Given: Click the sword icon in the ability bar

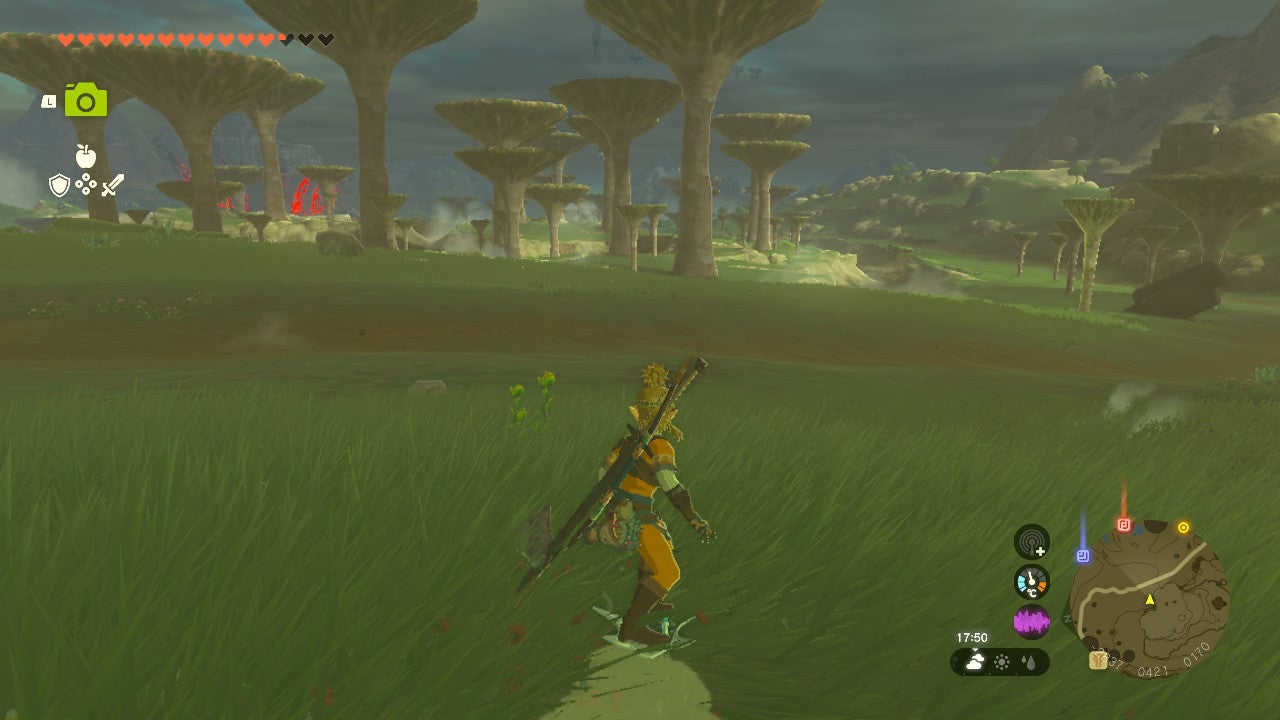Looking at the screenshot, I should coord(113,185).
